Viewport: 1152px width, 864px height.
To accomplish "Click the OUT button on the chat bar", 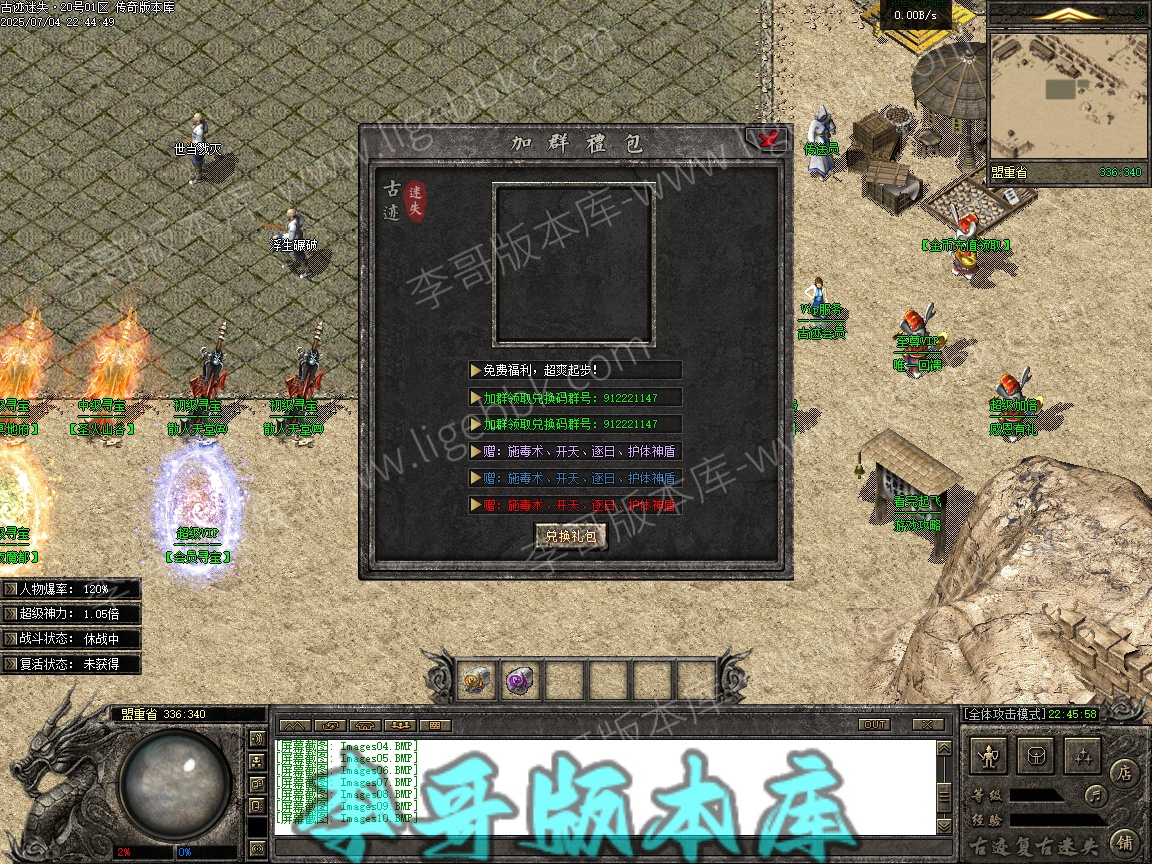I will (874, 724).
